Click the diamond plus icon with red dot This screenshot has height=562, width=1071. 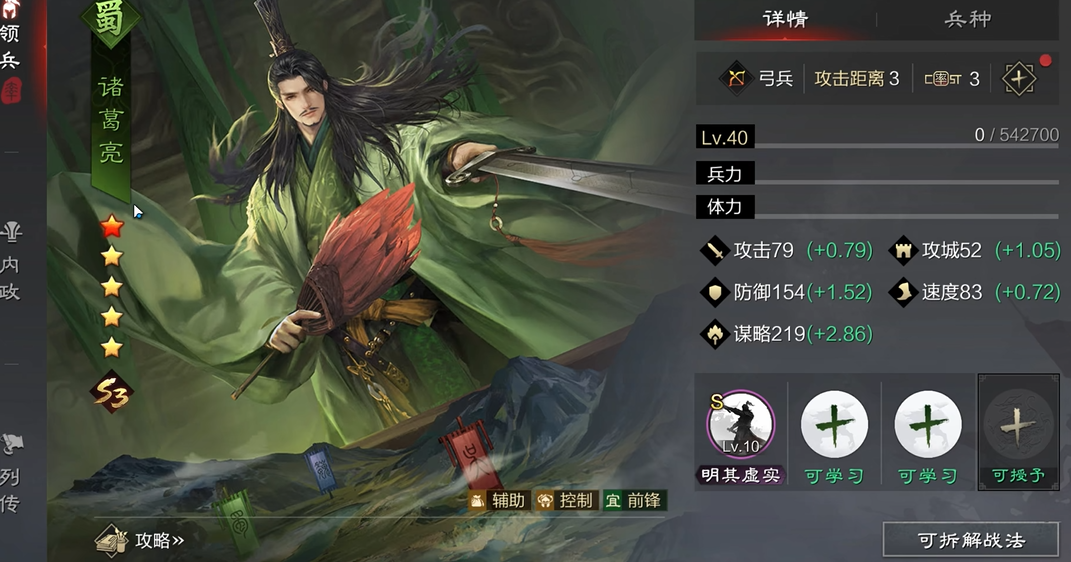click(x=1019, y=79)
